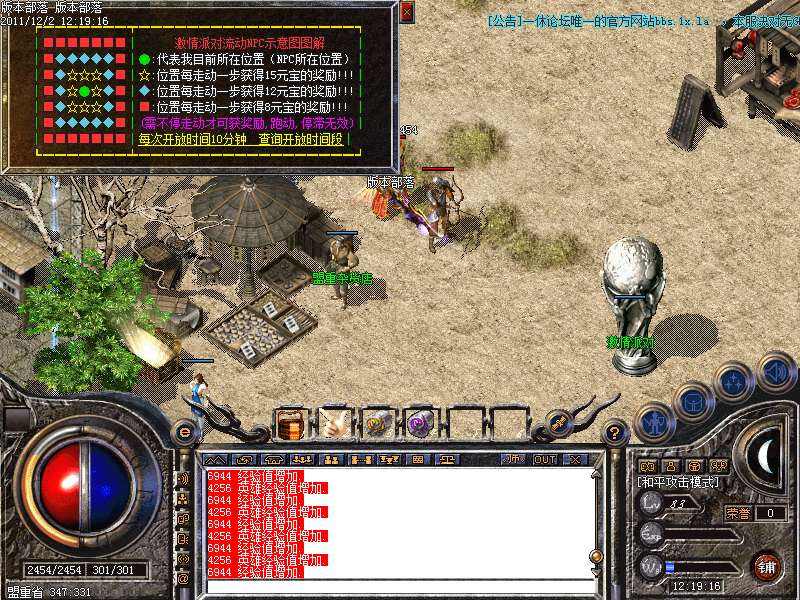Click the red 铺 shop button
800x600 pixels.
pyautogui.click(x=766, y=567)
